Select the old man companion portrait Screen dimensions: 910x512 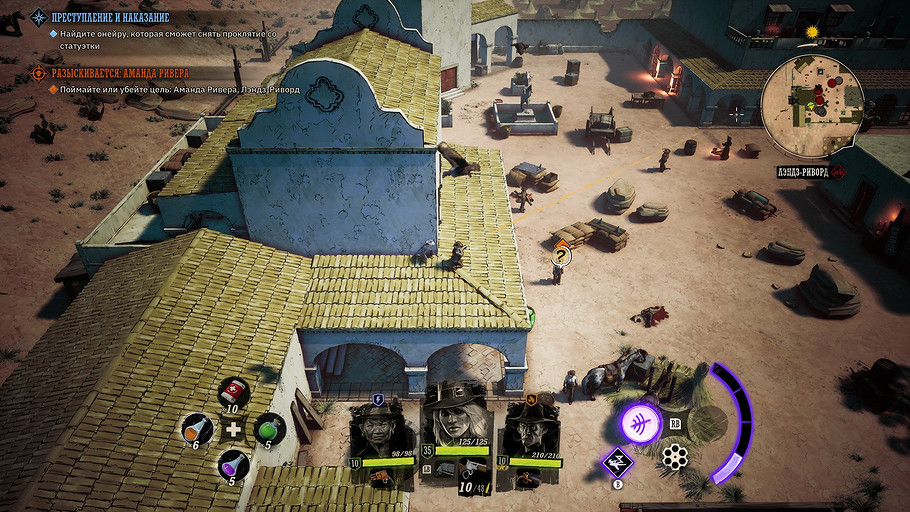pos(379,432)
